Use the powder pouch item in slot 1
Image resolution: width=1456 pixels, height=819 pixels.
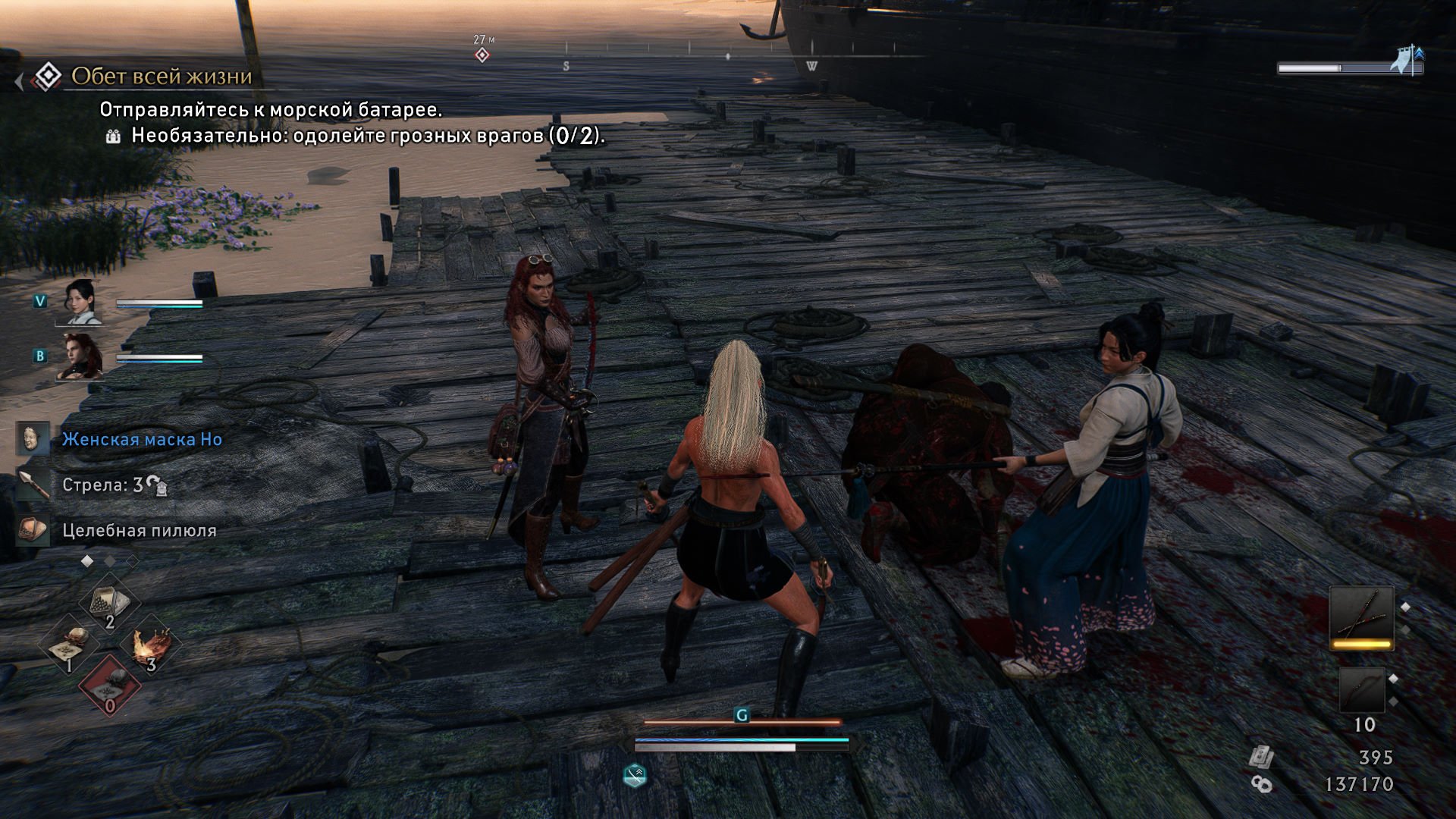[70, 647]
